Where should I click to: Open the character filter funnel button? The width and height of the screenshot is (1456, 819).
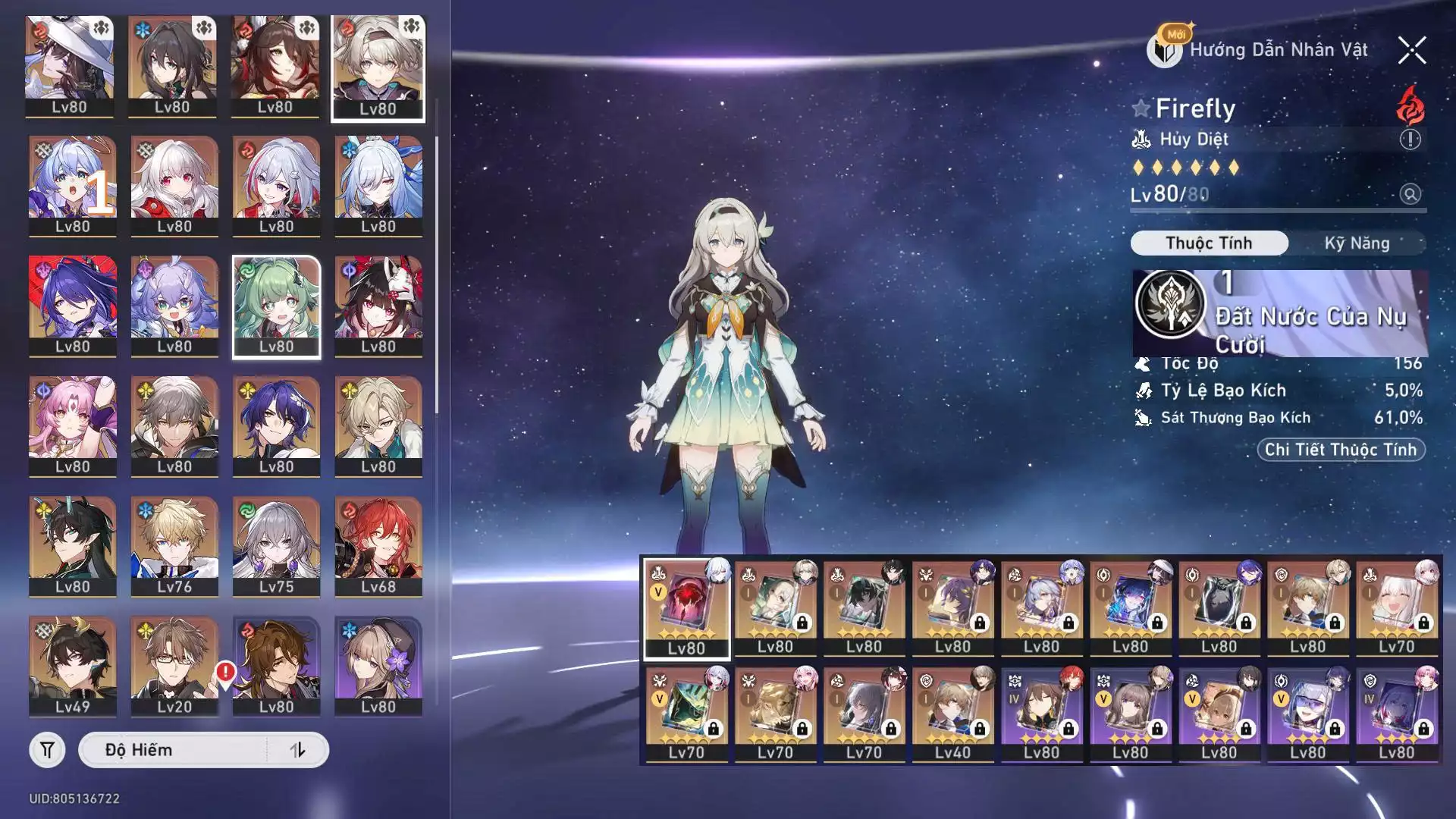[x=47, y=750]
